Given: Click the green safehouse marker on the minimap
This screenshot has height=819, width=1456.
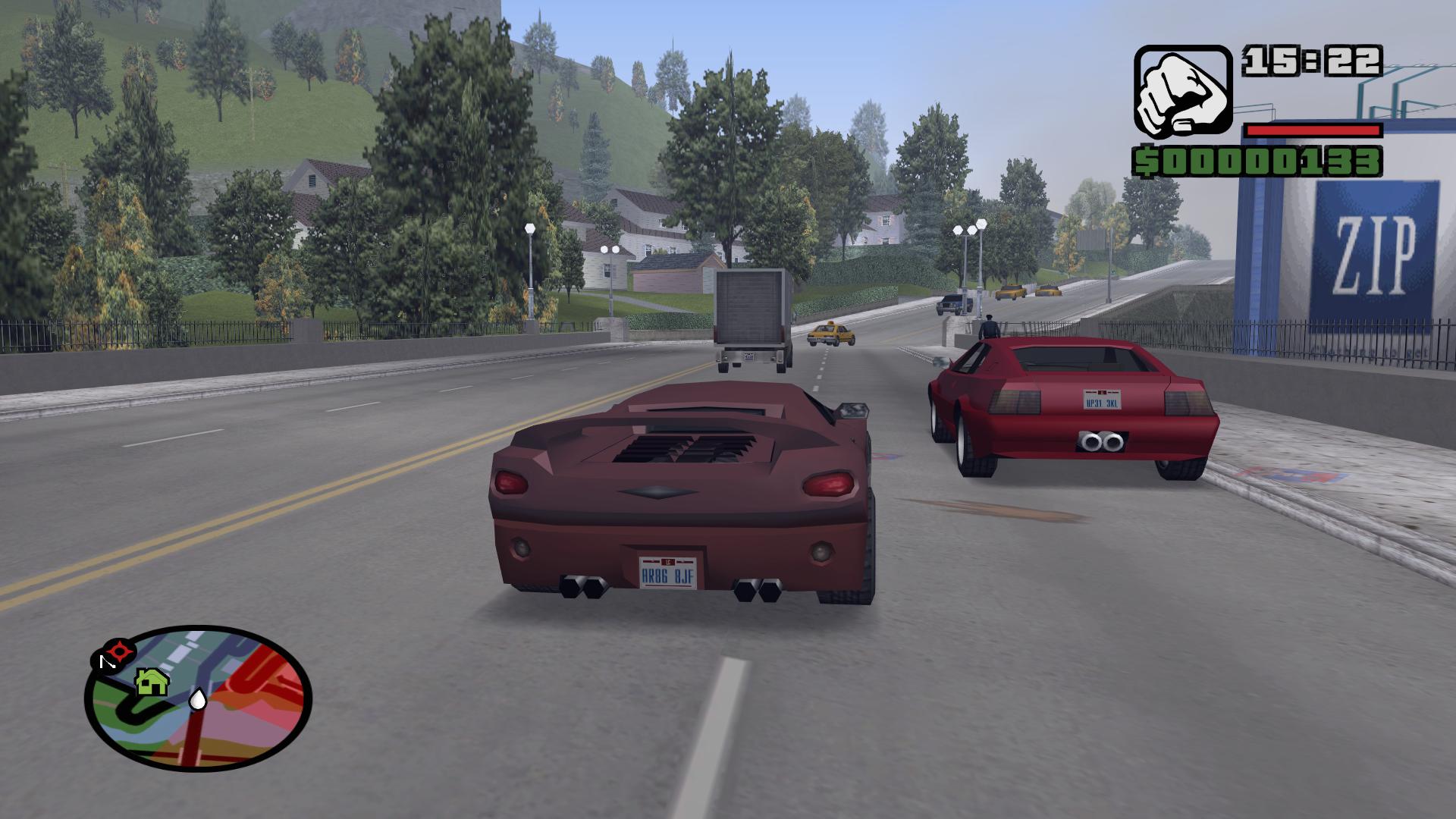Looking at the screenshot, I should click(152, 682).
